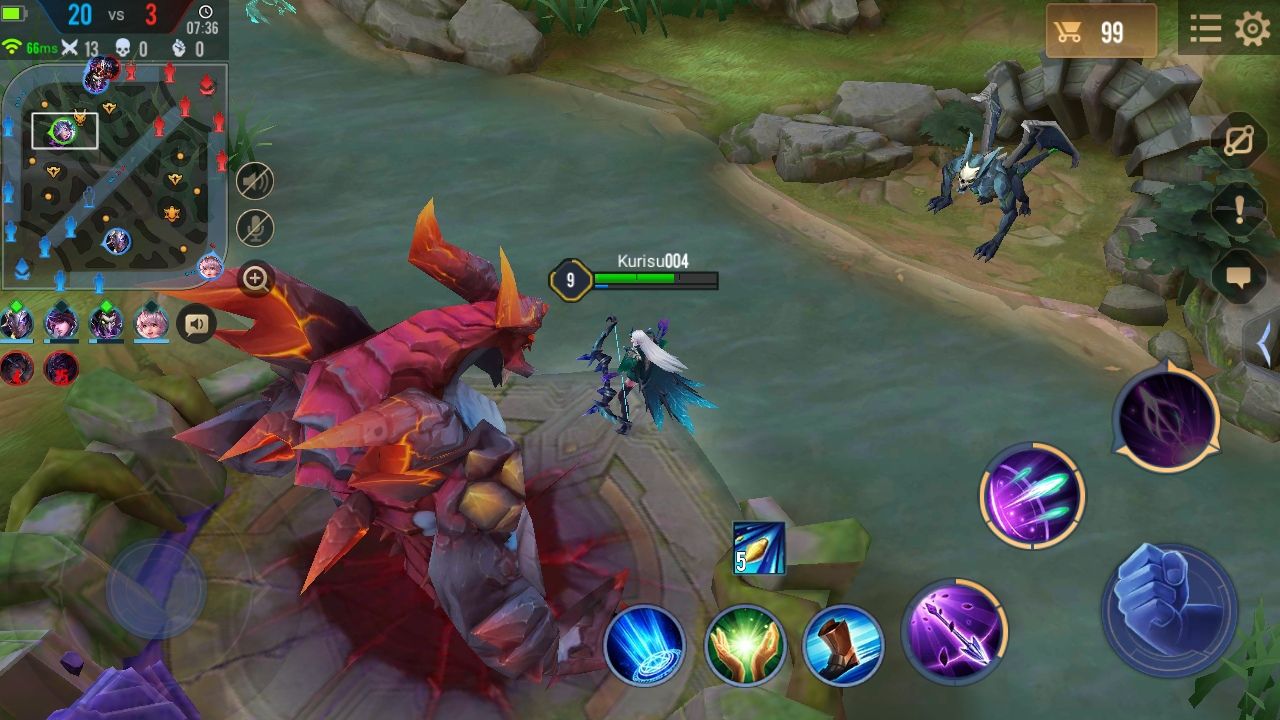Open the scoreboard list panel
1280x720 pixels.
[1205, 27]
